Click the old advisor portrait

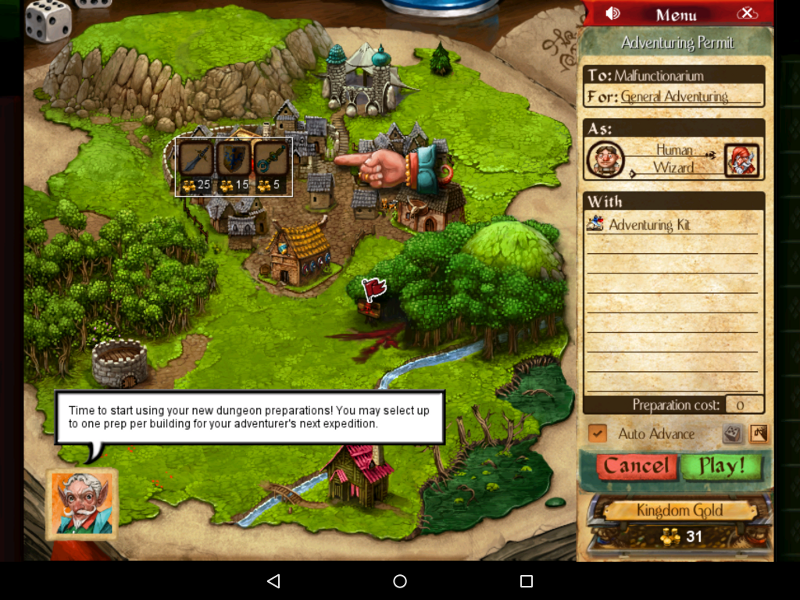coord(82,503)
